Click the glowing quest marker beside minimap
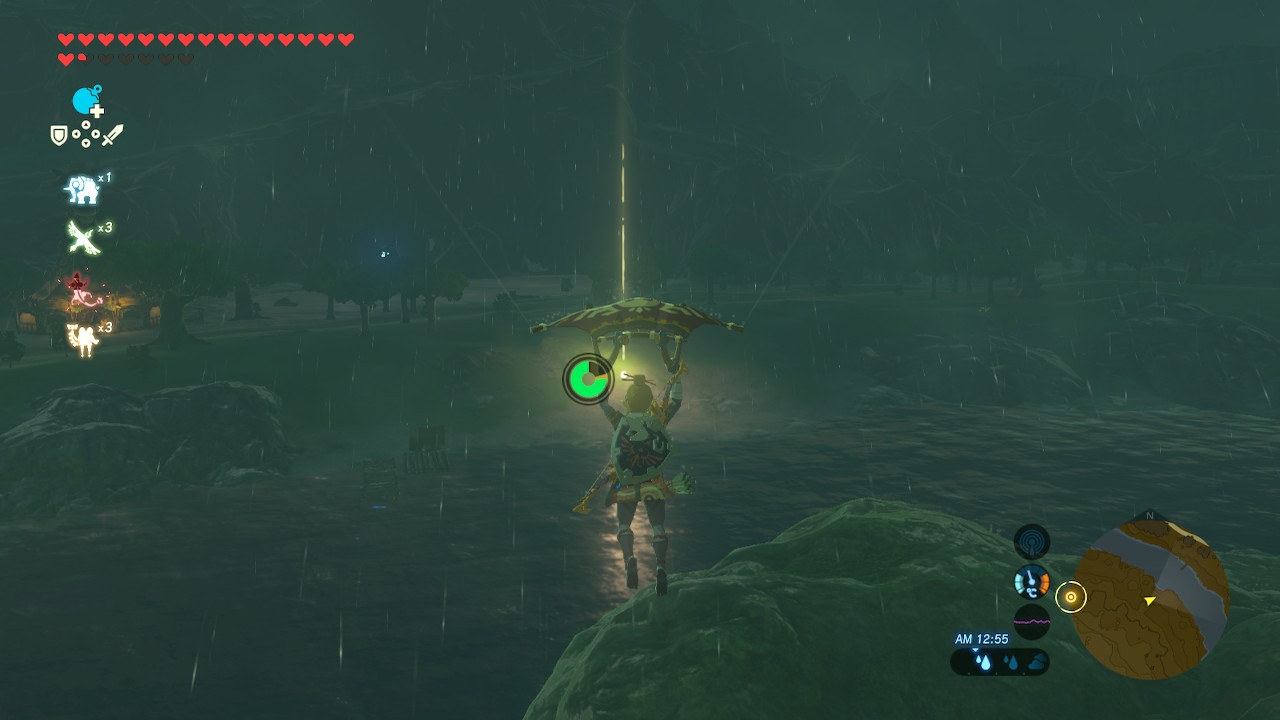Image resolution: width=1280 pixels, height=720 pixels. click(1071, 597)
